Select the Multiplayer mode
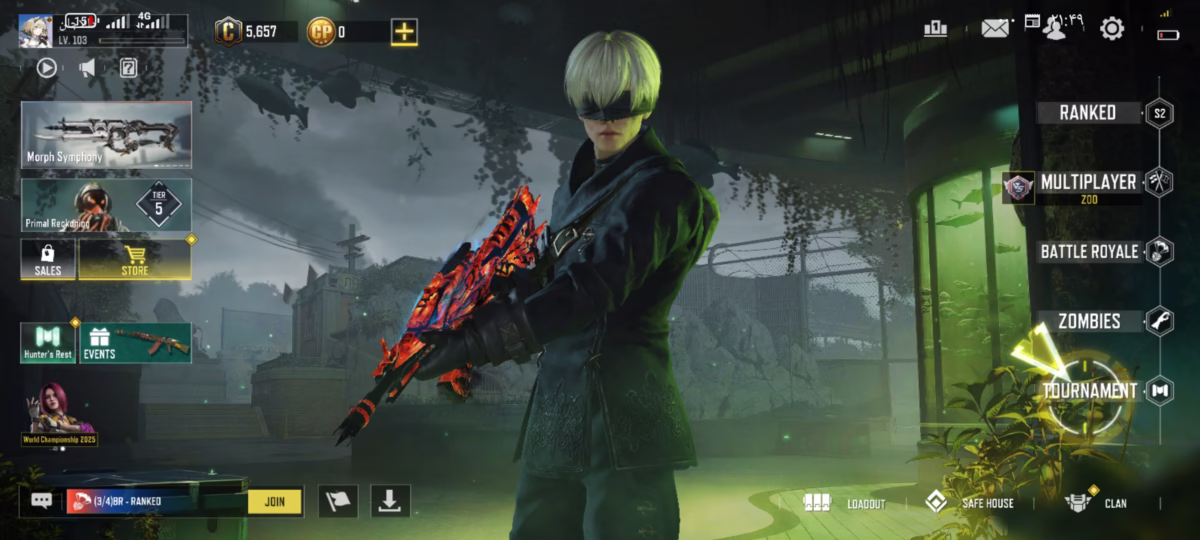This screenshot has height=540, width=1200. coord(1087,183)
